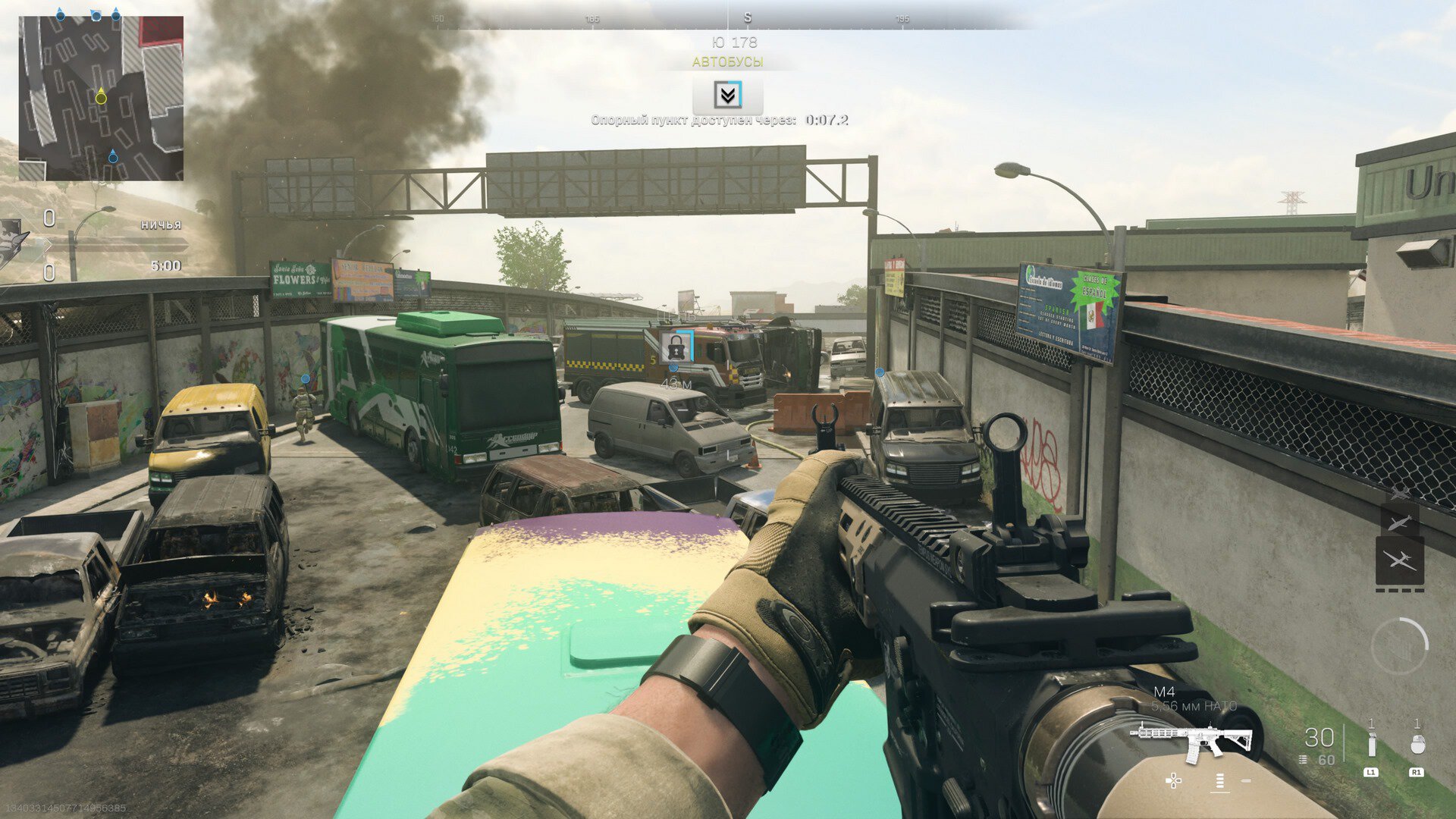This screenshot has width=1456, height=819.
Task: Select the locked hardpoint padlock marker
Action: click(676, 347)
